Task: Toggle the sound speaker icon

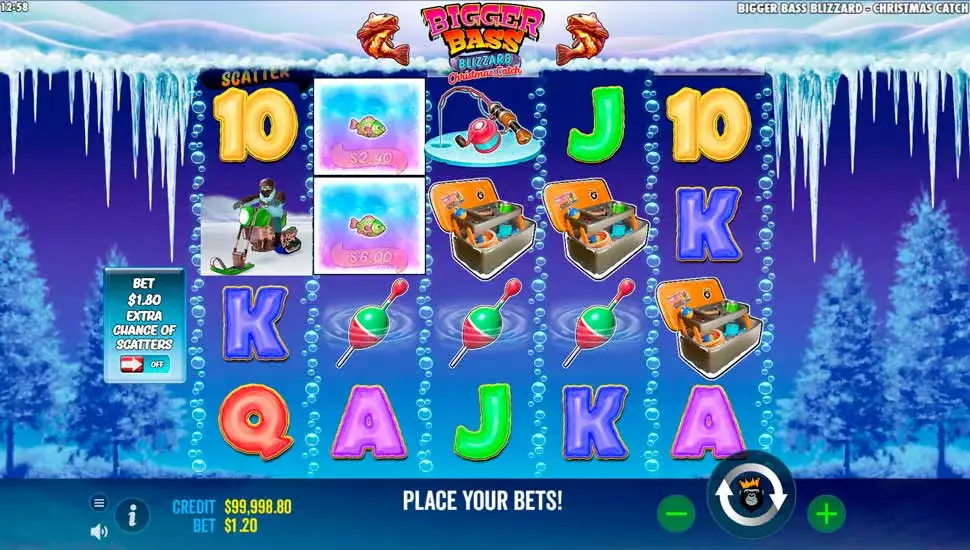Action: tap(99, 531)
